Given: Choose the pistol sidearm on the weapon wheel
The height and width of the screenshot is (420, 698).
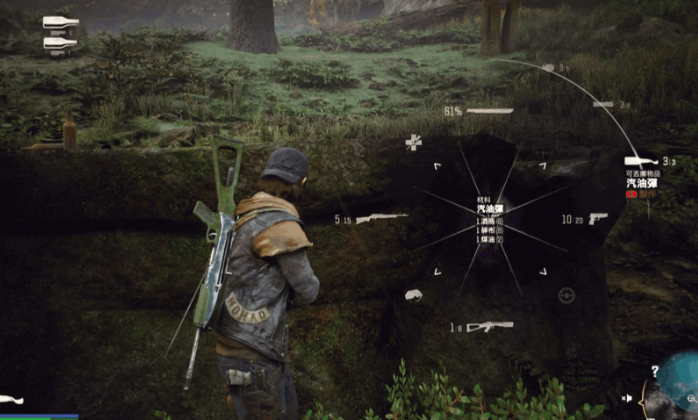Looking at the screenshot, I should [x=598, y=218].
